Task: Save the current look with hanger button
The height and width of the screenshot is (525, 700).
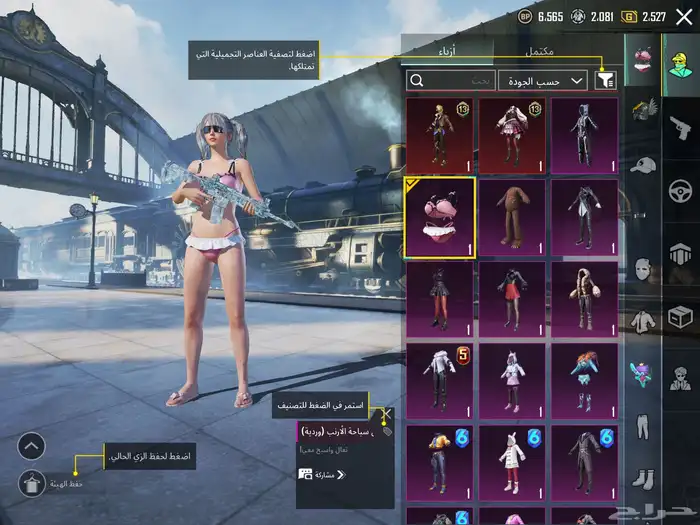Action: pos(32,484)
